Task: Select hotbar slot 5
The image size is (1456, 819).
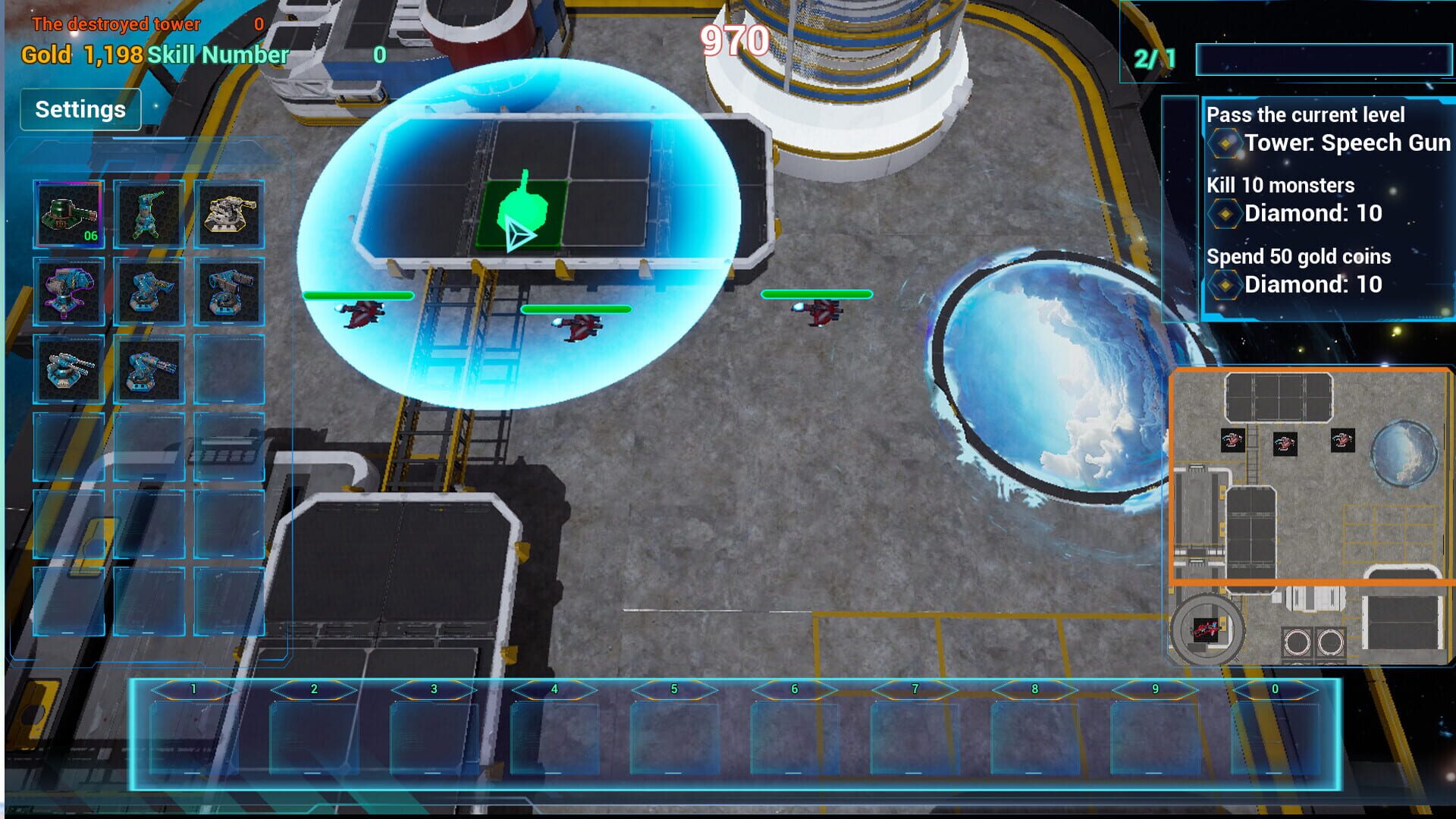Action: [673, 732]
